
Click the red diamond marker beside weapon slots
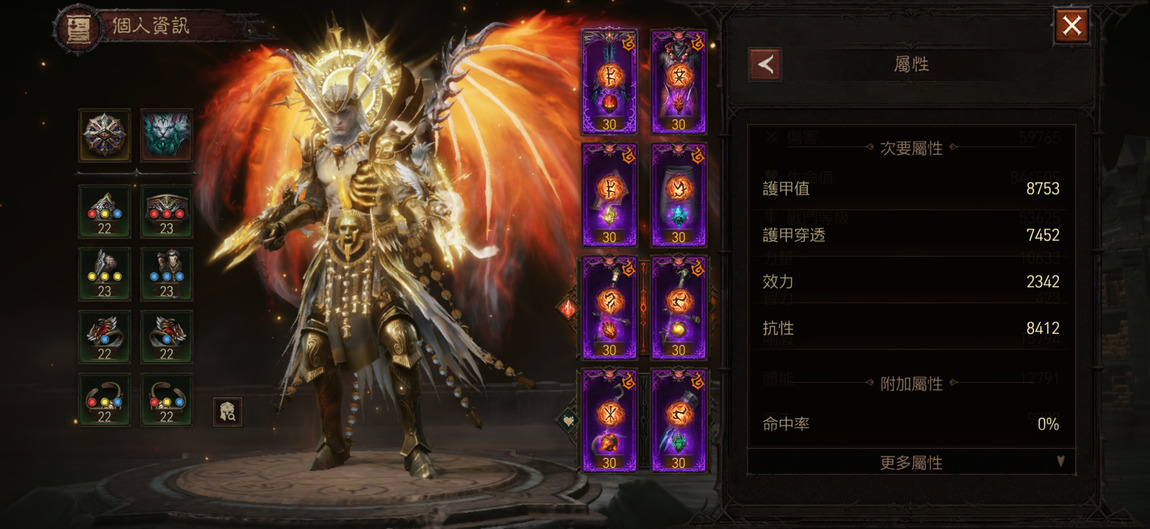pos(568,309)
